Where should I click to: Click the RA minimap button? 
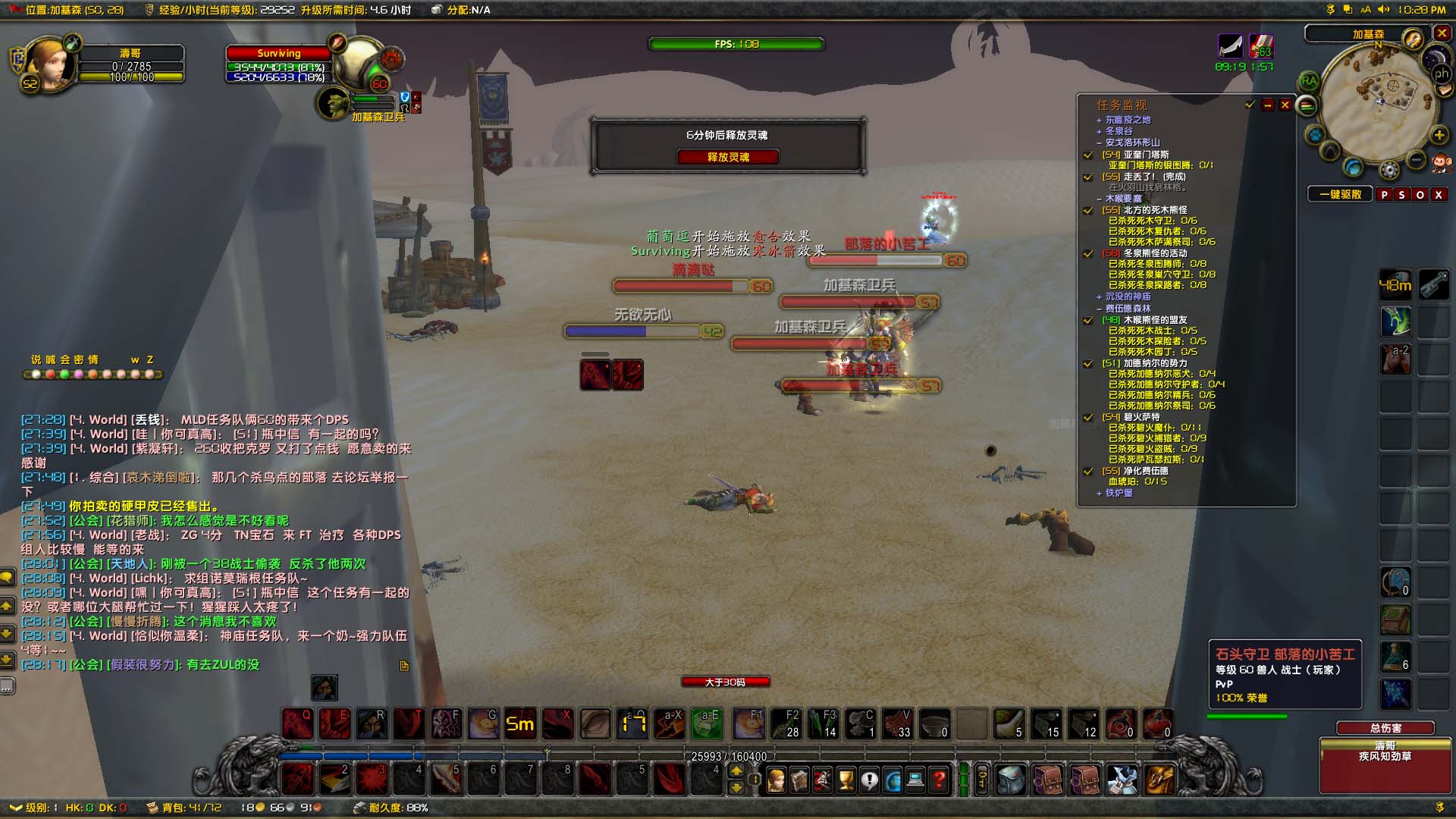(1310, 80)
